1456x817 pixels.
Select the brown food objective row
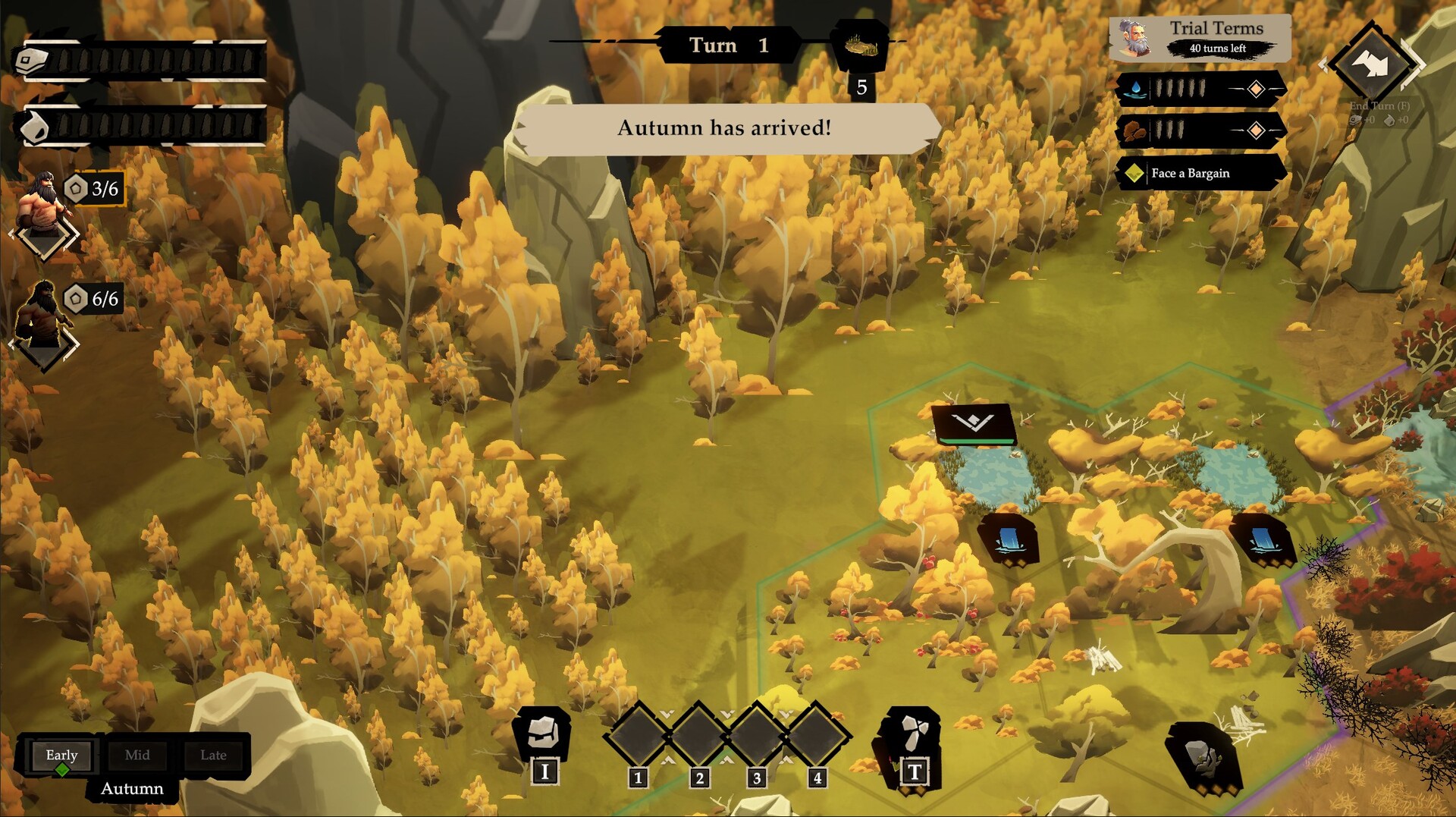click(1200, 130)
